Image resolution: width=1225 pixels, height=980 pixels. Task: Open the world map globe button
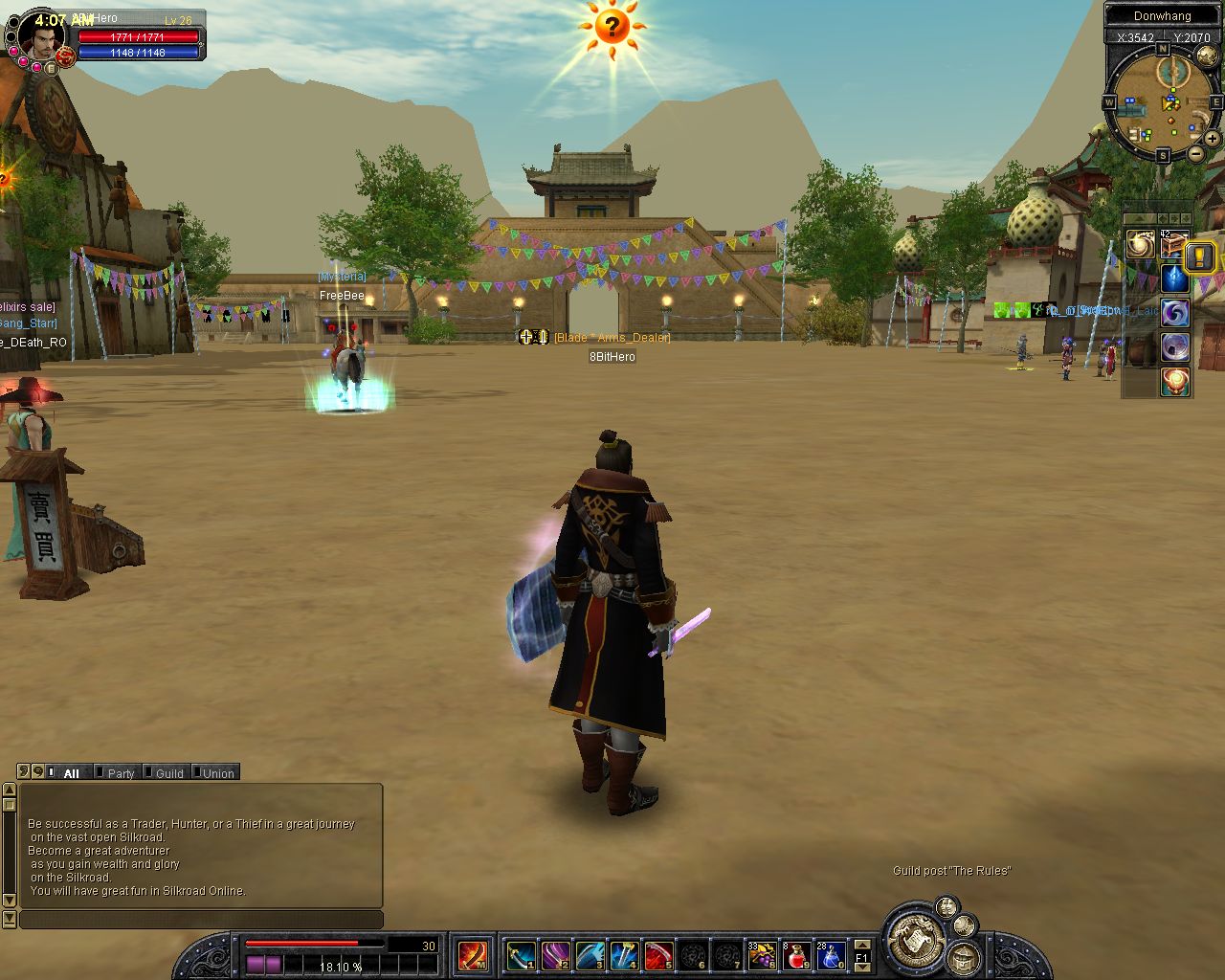(x=1206, y=56)
